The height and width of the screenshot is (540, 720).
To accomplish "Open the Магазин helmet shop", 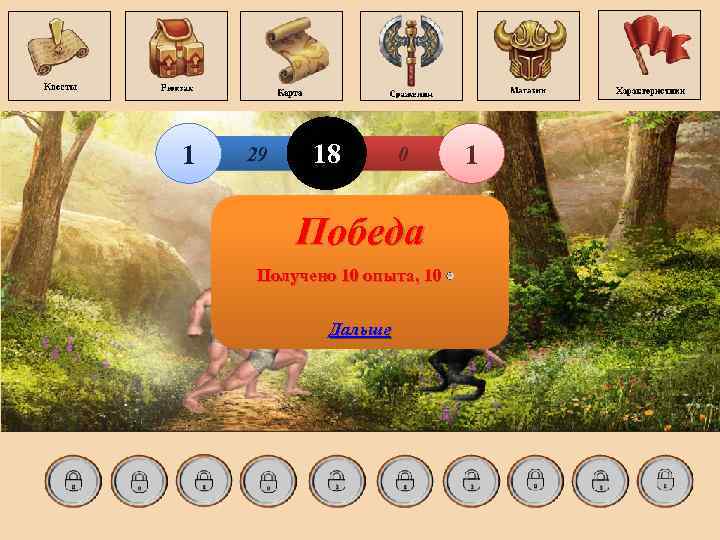I will 528,53.
